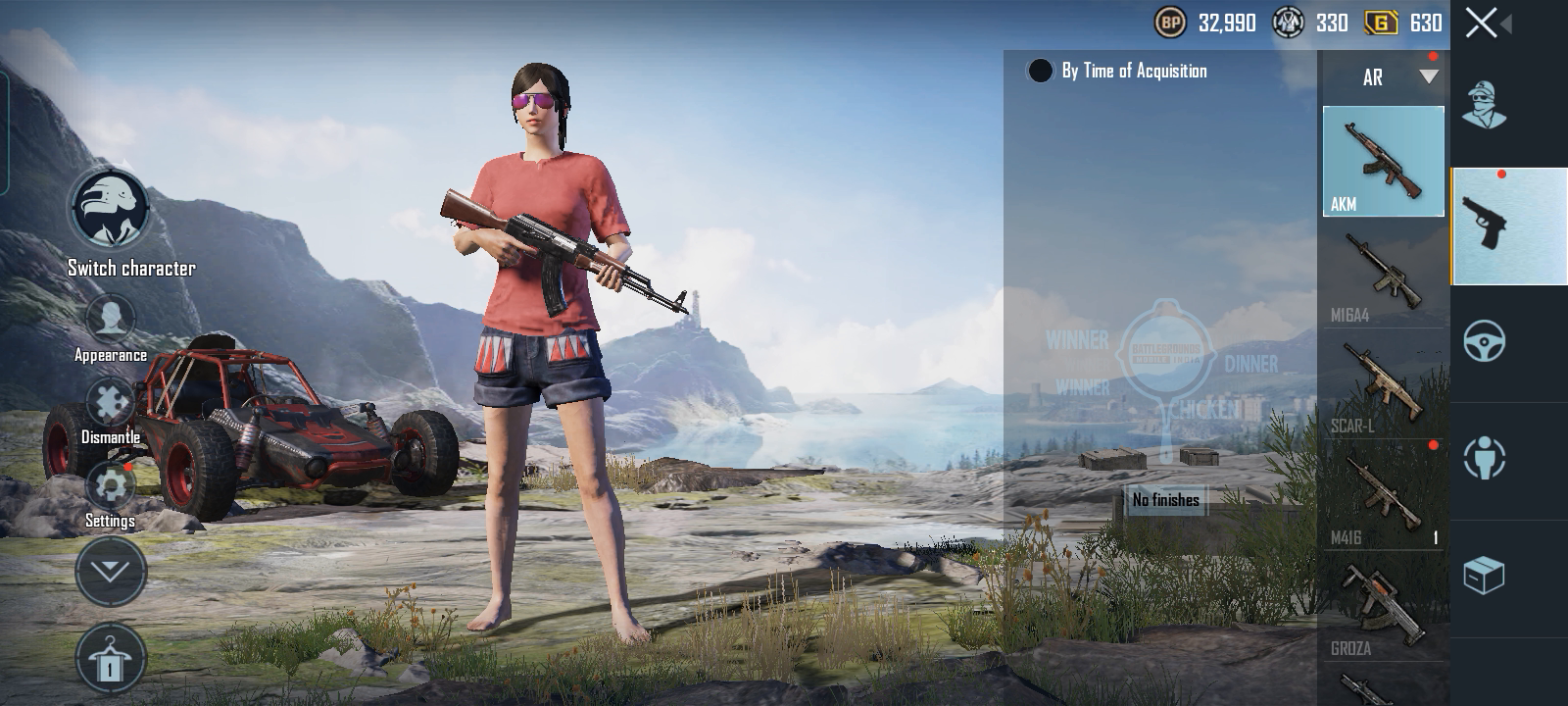Viewport: 1568px width, 706px height.
Task: Open the crate box tab
Action: tap(1485, 575)
